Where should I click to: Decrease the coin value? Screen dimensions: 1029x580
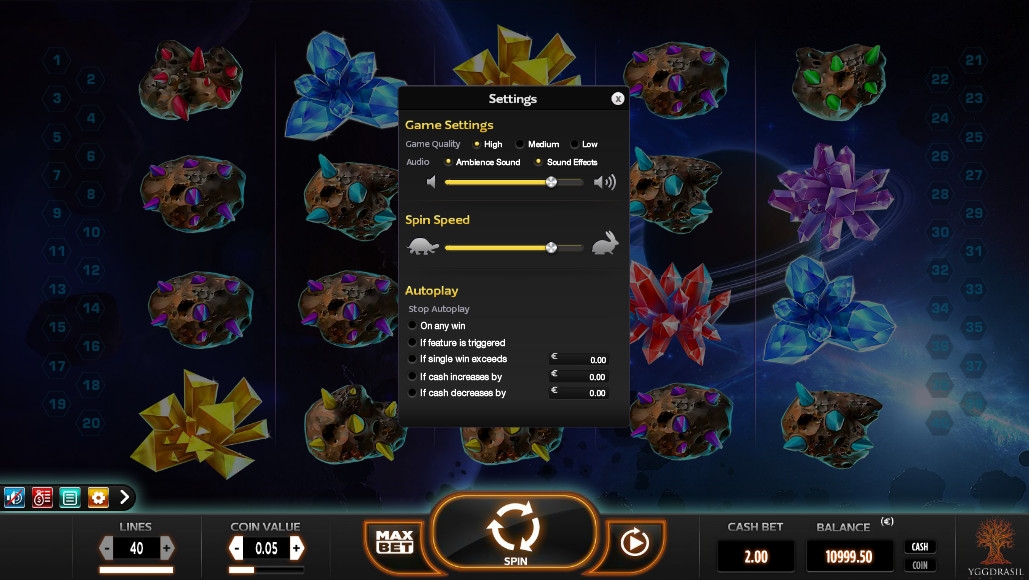pos(237,548)
